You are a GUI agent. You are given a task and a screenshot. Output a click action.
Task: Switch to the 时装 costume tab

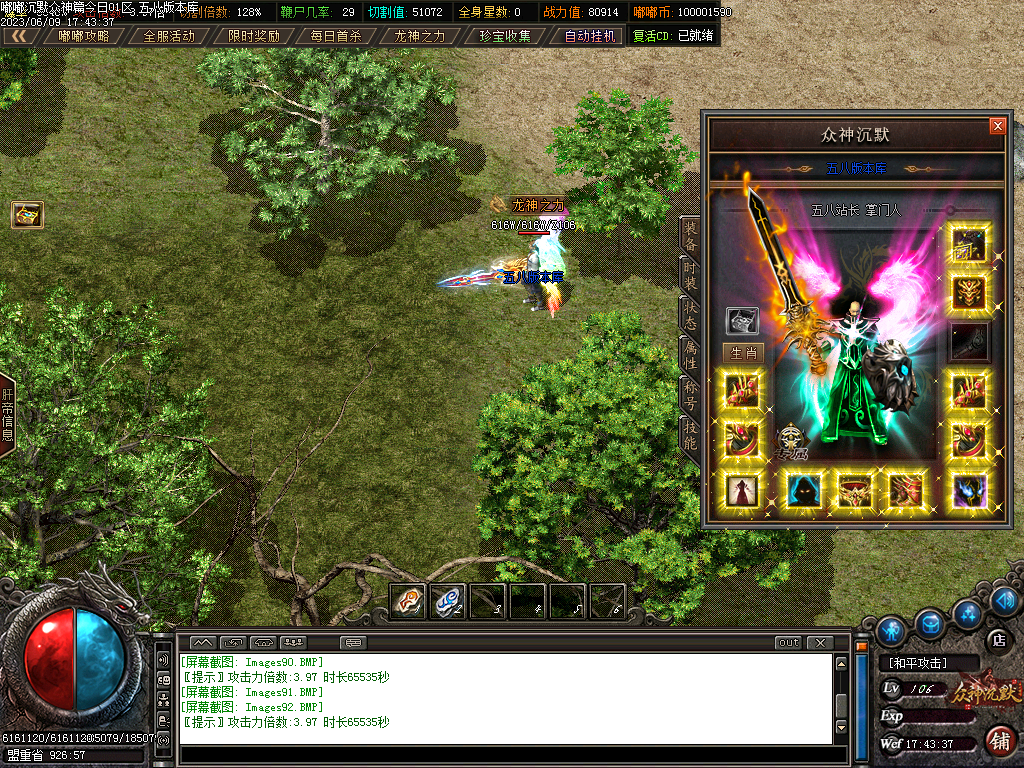(690, 274)
